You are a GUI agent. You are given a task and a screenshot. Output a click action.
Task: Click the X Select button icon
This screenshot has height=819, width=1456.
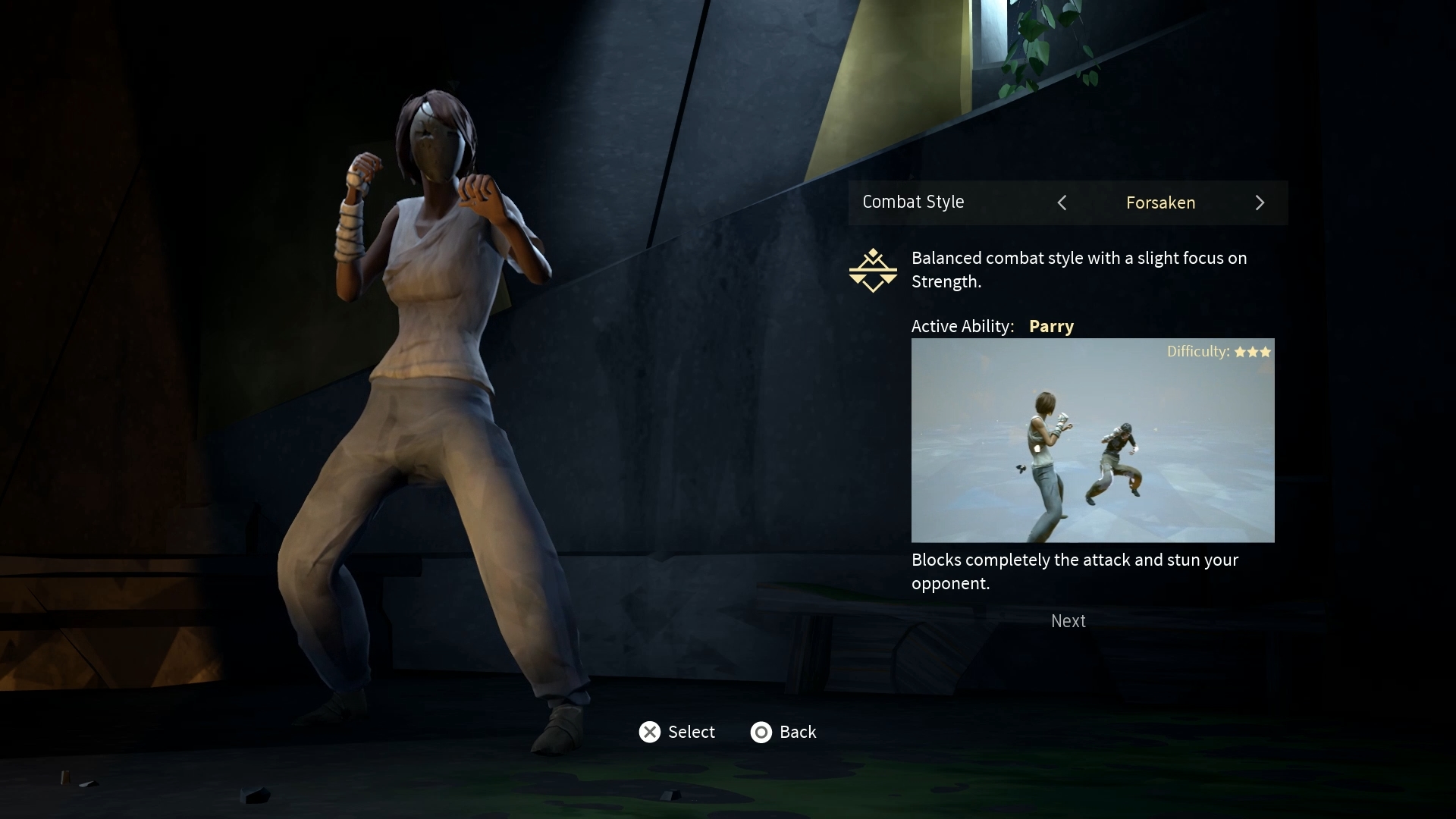(649, 732)
